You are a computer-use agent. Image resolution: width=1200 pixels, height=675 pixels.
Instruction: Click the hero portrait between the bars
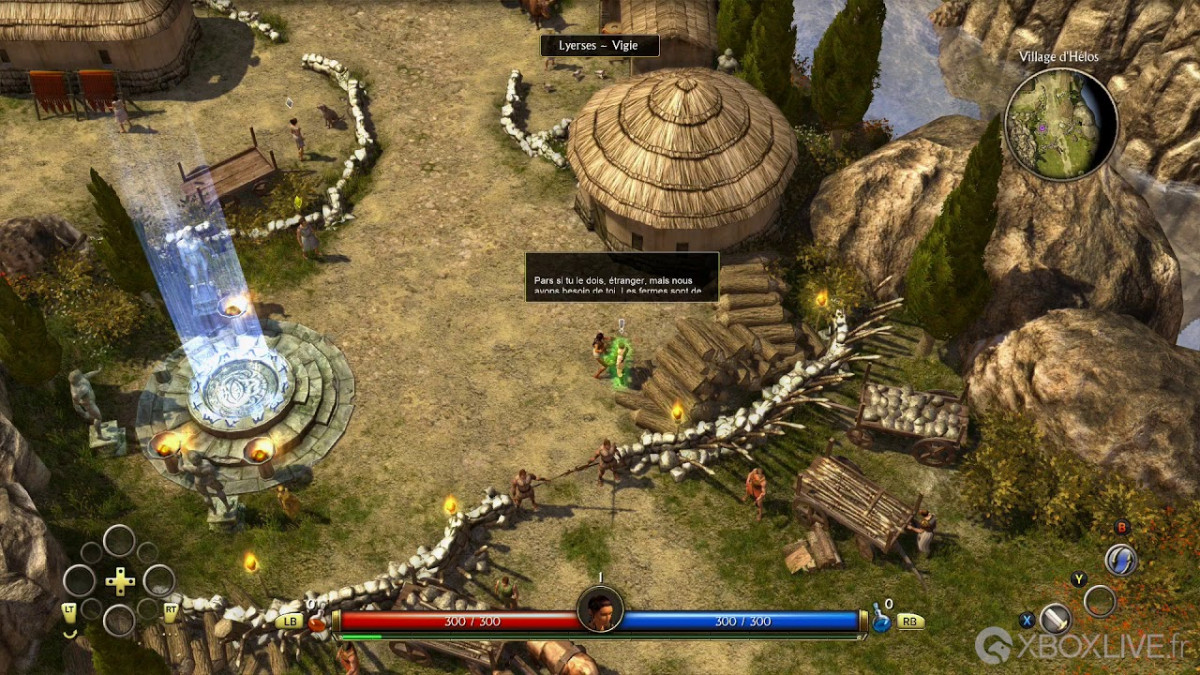tap(600, 609)
